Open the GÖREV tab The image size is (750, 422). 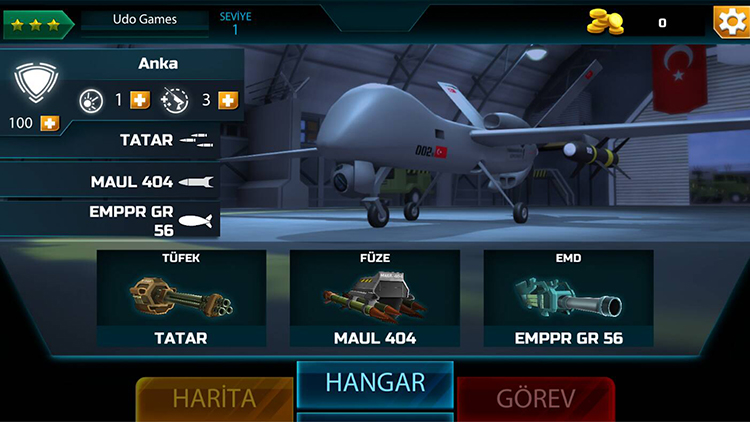click(536, 398)
